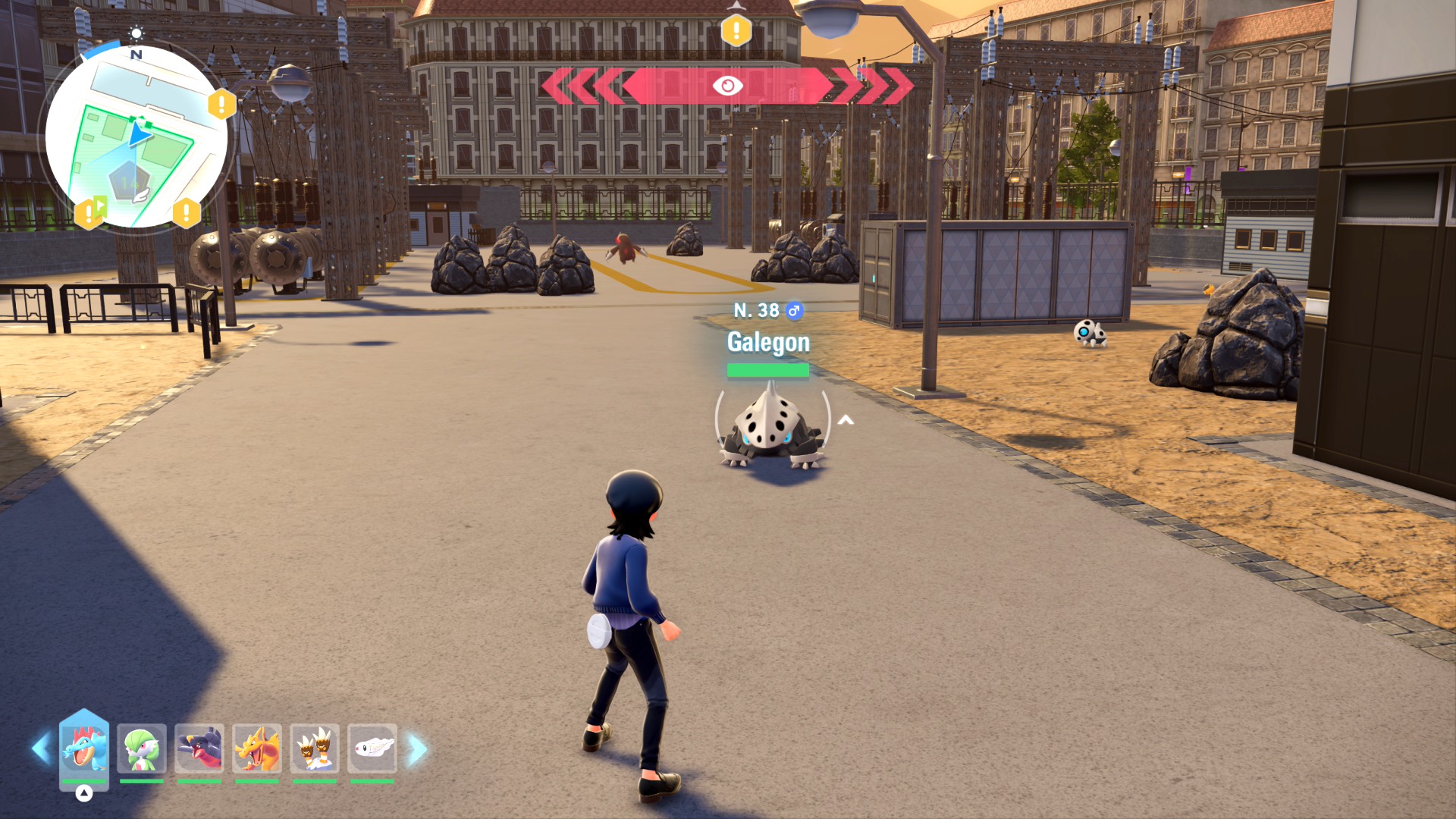This screenshot has height=819, width=1456.
Task: Click the right arrow beside the party bar
Action: point(417,749)
